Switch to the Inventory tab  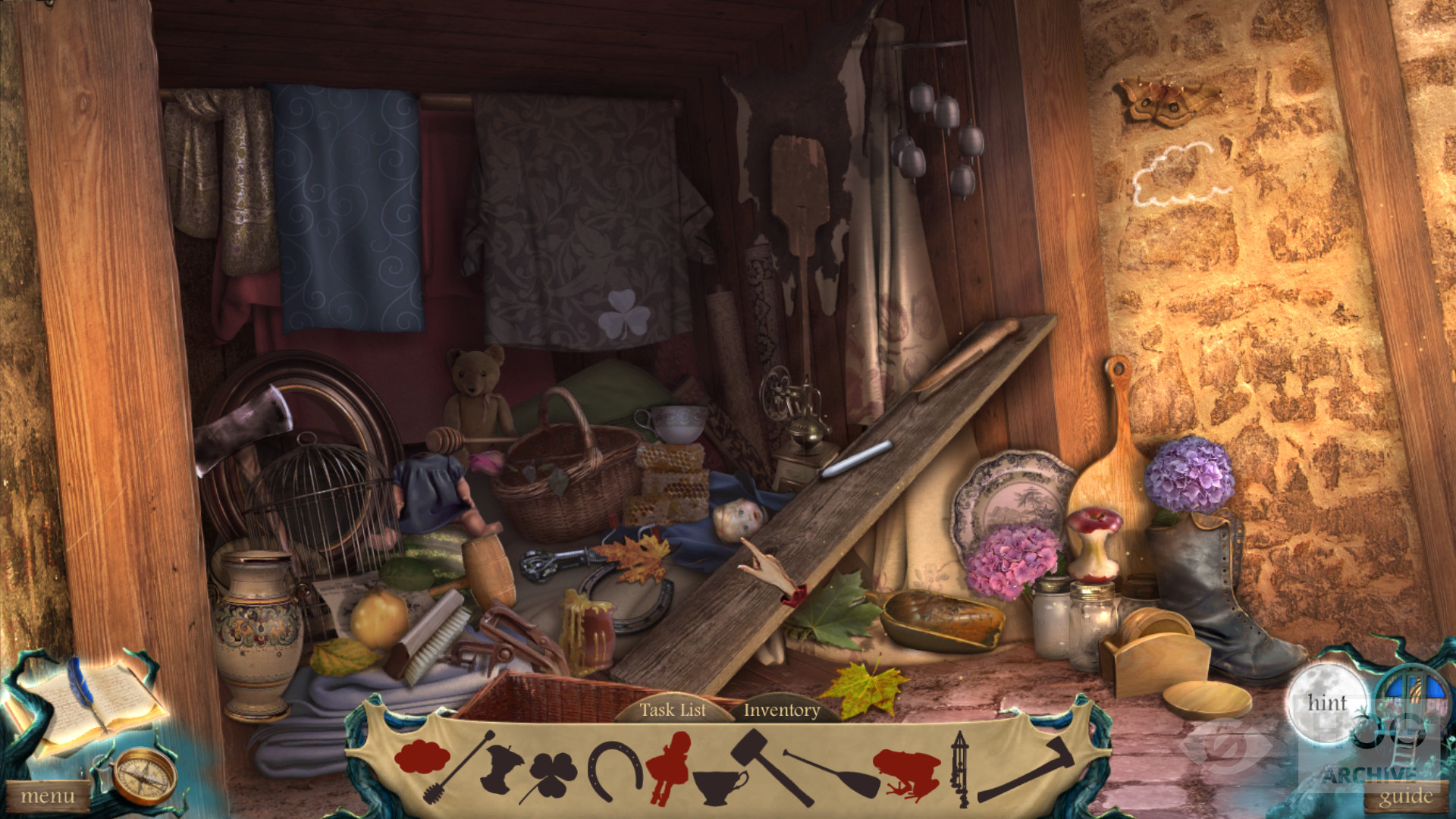(781, 710)
